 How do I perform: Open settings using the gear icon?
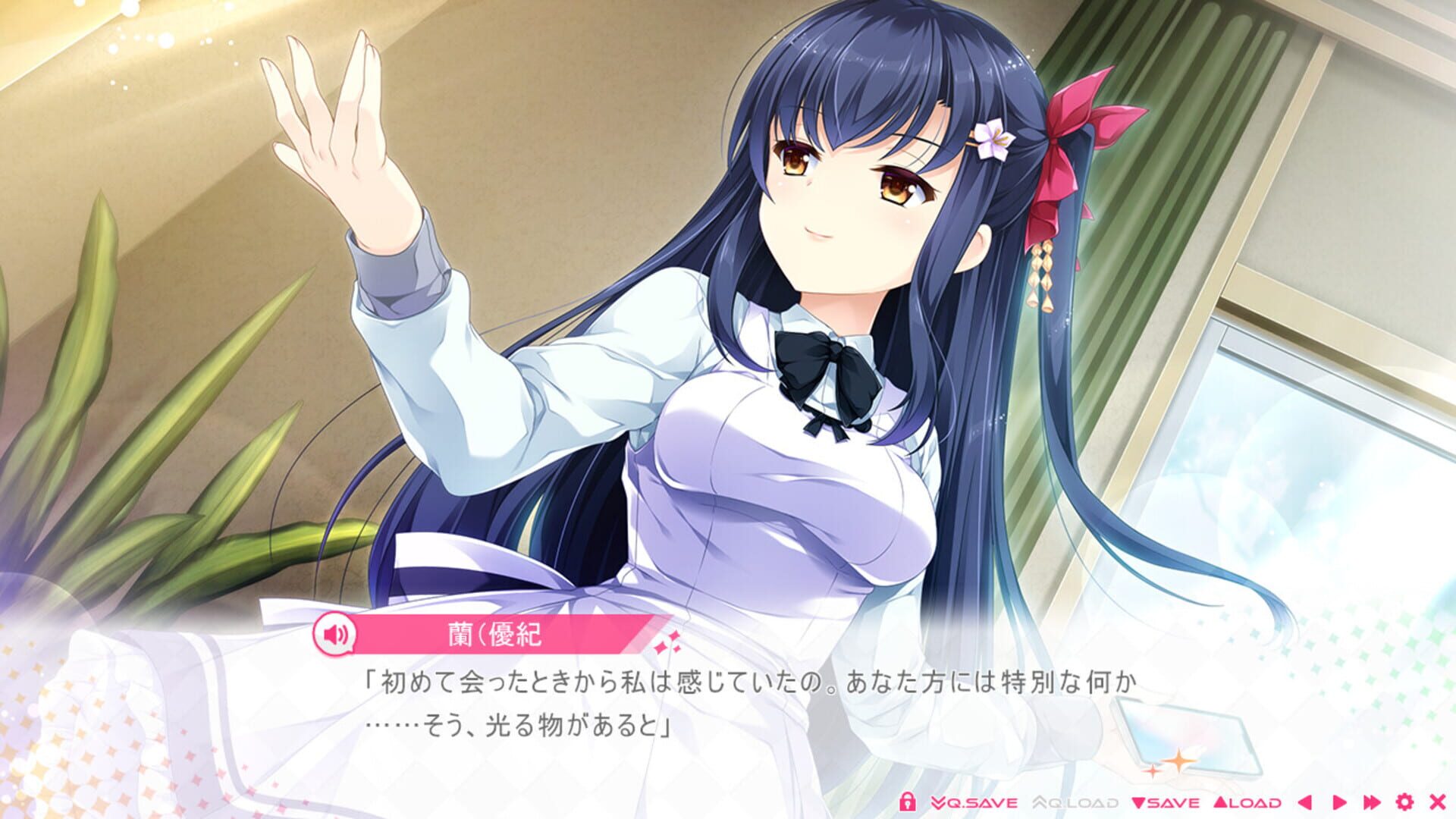click(x=1405, y=803)
